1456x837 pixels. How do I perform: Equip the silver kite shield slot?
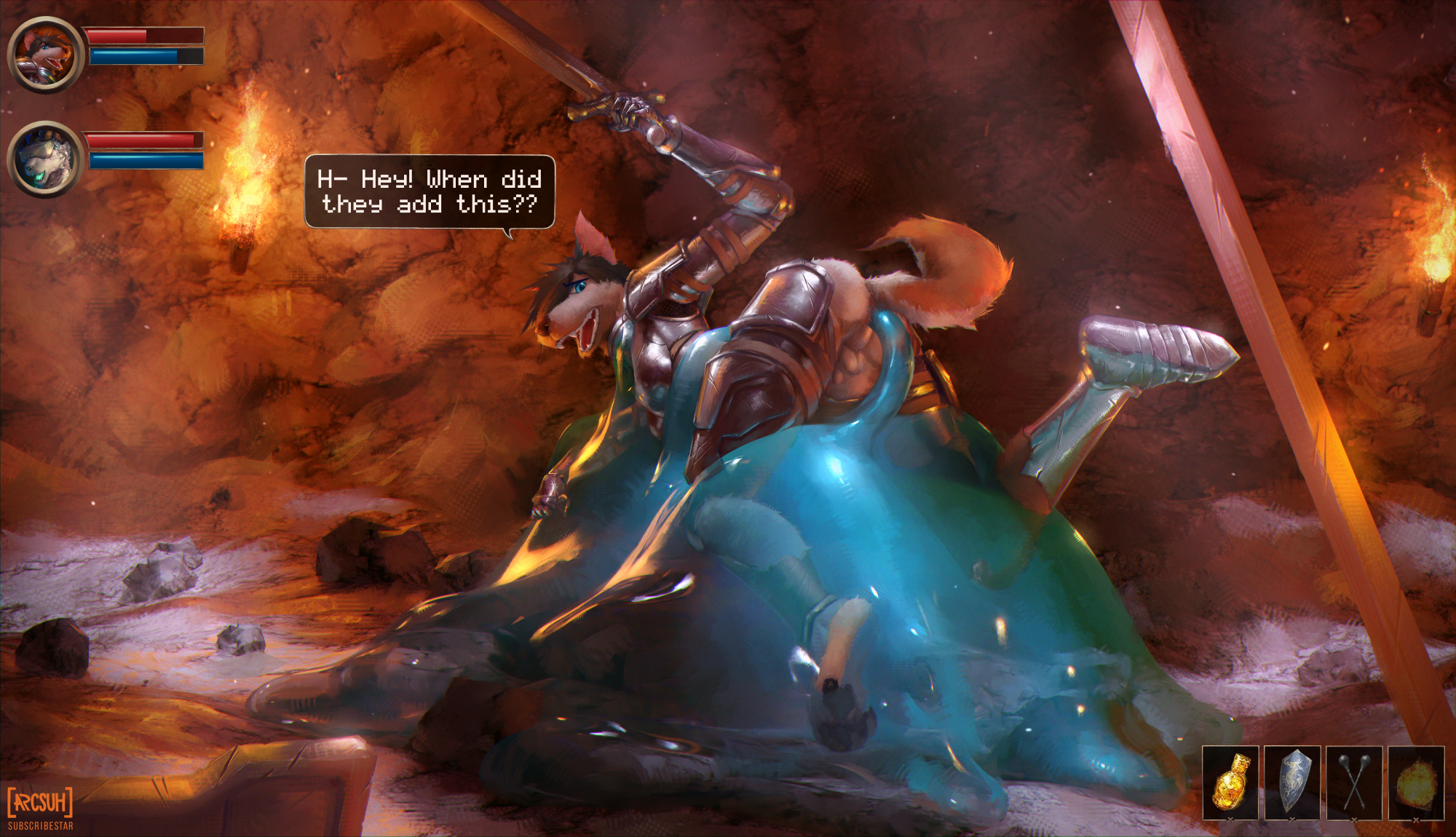(1292, 782)
